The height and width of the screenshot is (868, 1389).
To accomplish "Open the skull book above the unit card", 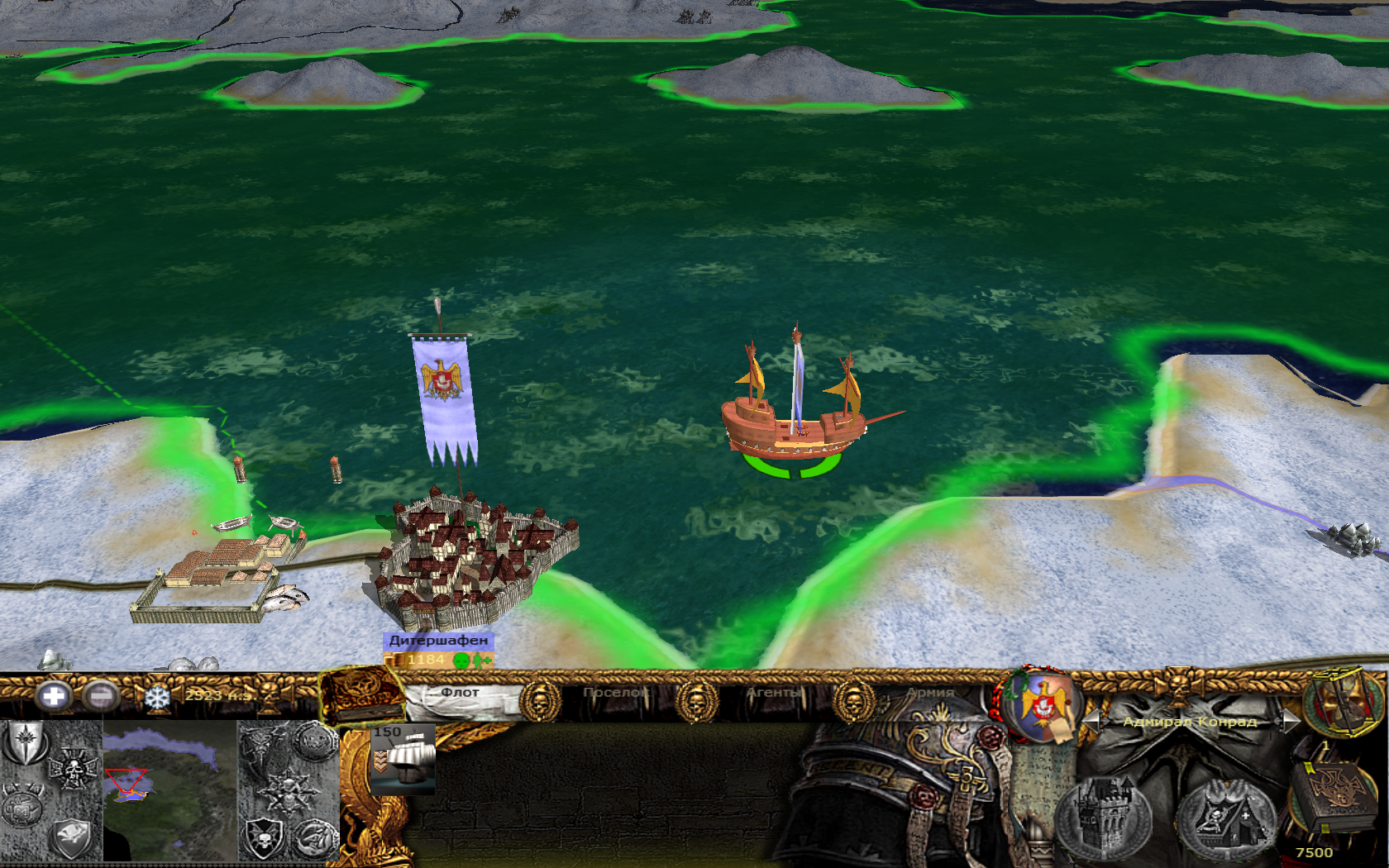I will pyautogui.click(x=361, y=694).
